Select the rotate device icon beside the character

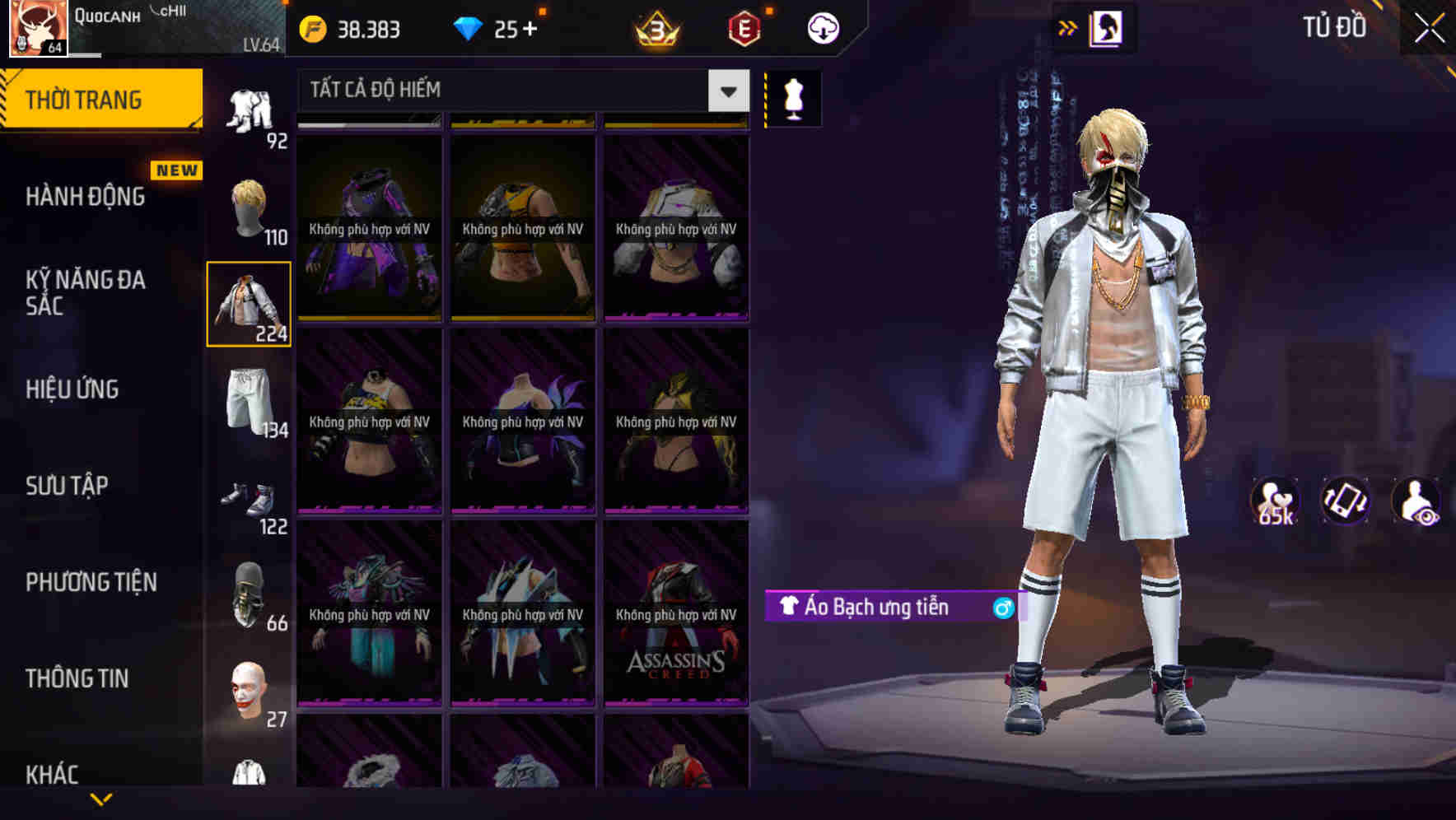1344,501
